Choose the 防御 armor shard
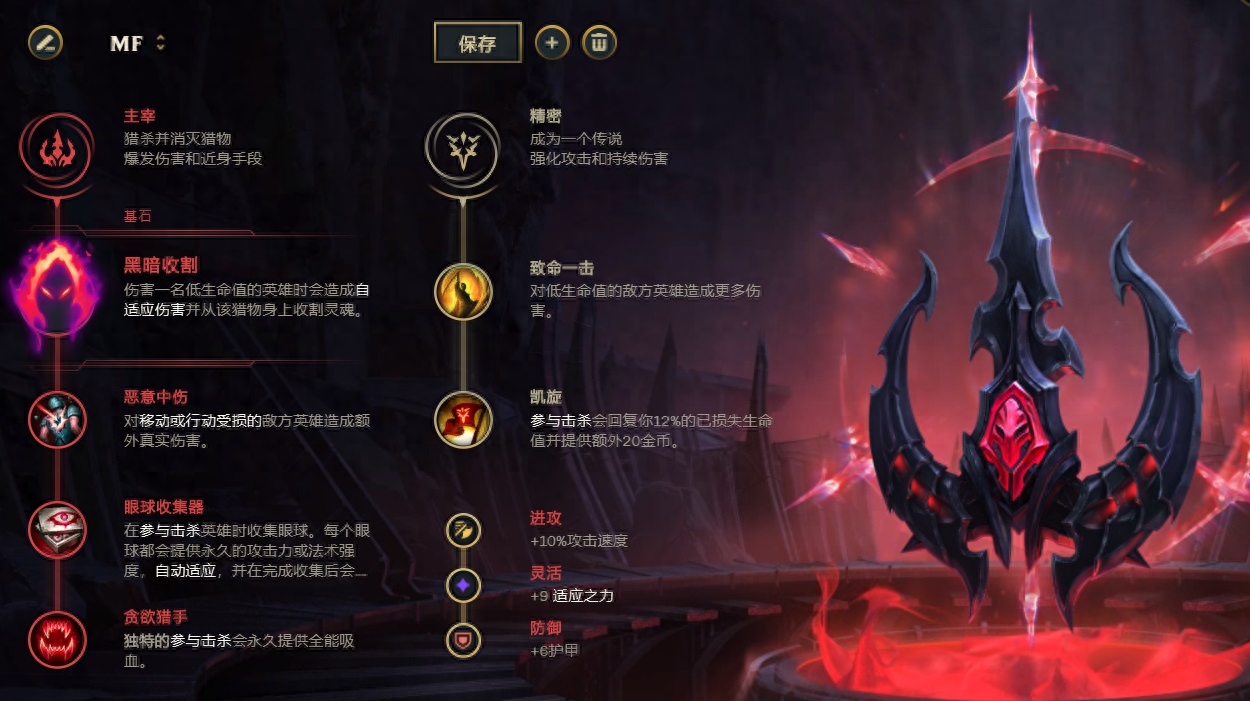1250x701 pixels. pyautogui.click(x=463, y=639)
